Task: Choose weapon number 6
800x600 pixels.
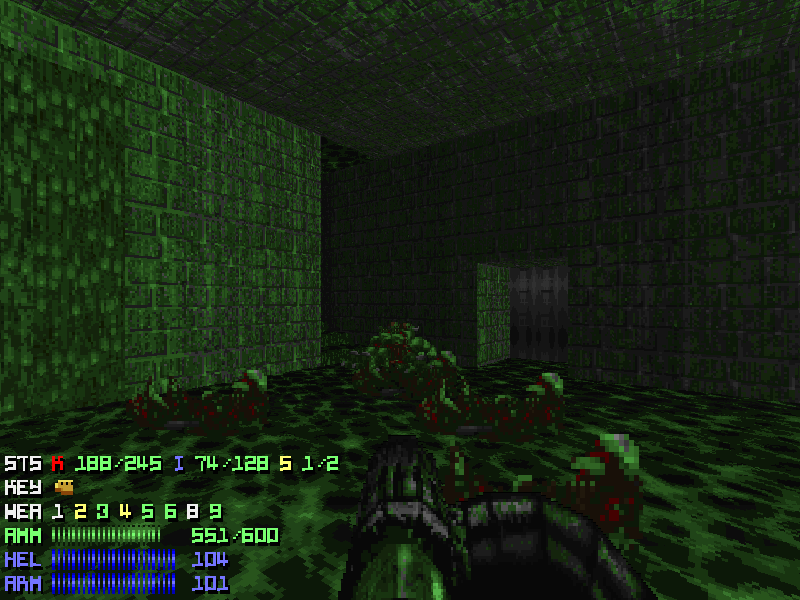Action: coord(170,512)
